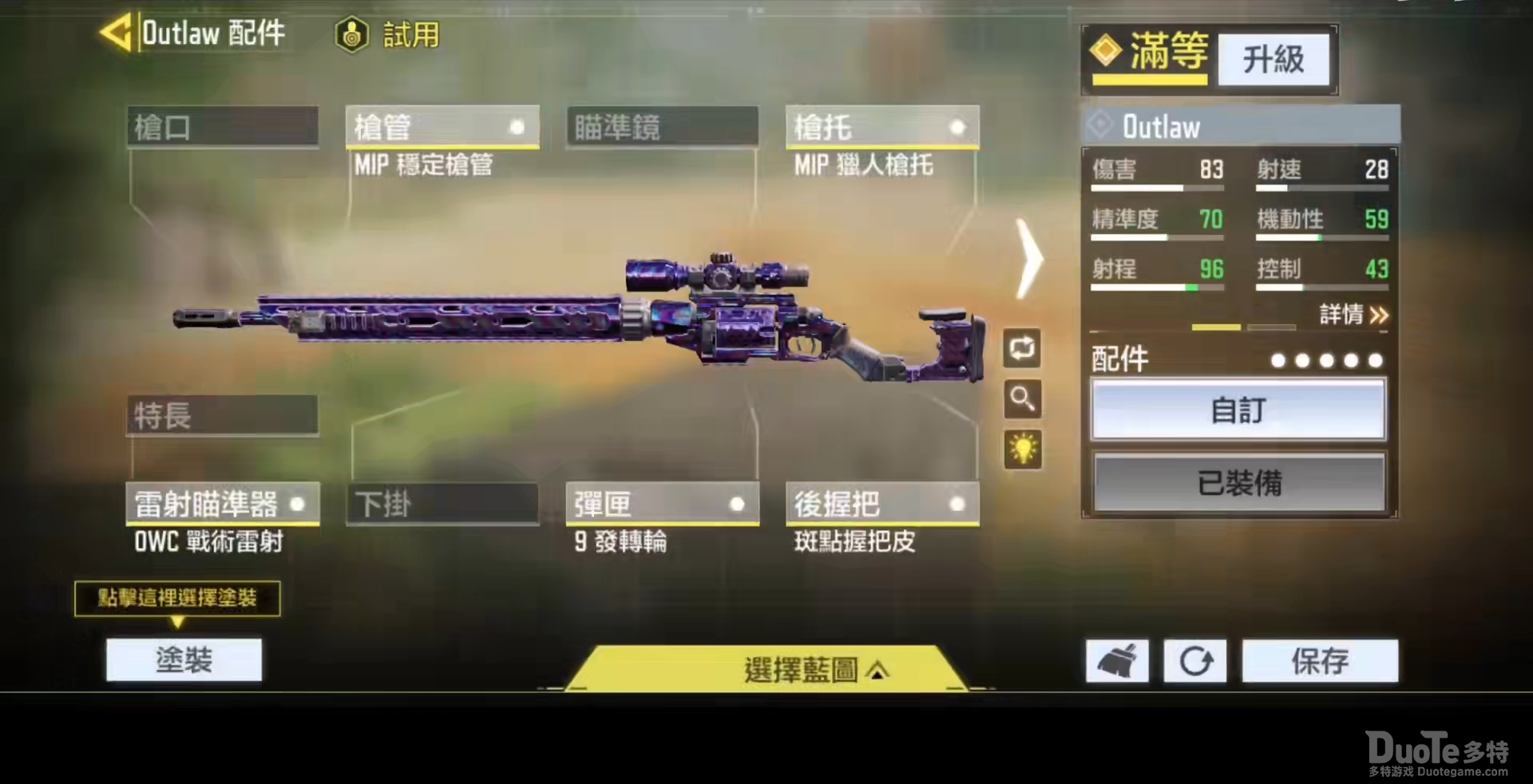The image size is (1533, 784).
Task: Click the diamond icon on the Outlaw nameplate
Action: tap(1100, 125)
